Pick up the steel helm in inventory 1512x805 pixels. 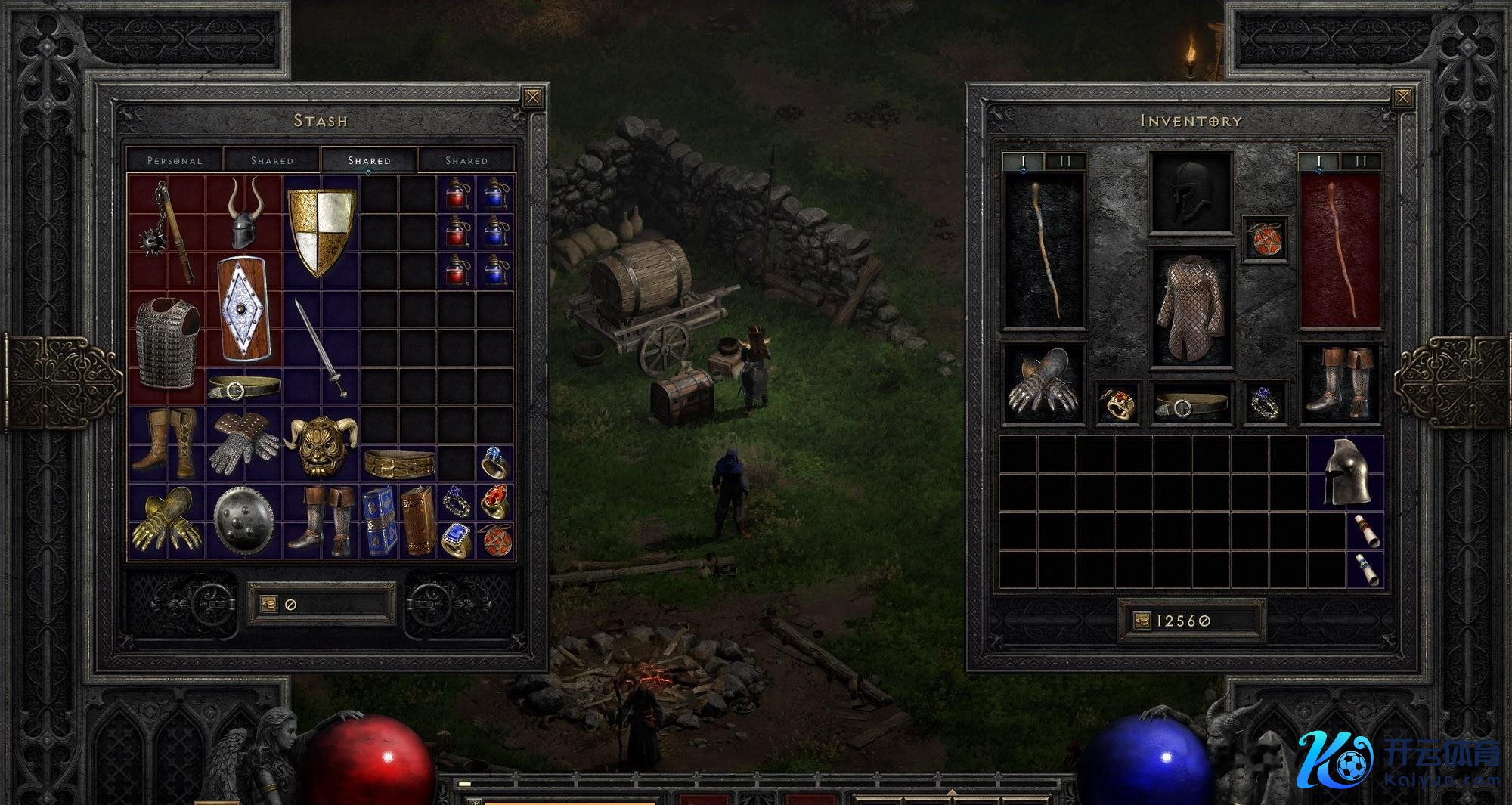pos(1346,472)
